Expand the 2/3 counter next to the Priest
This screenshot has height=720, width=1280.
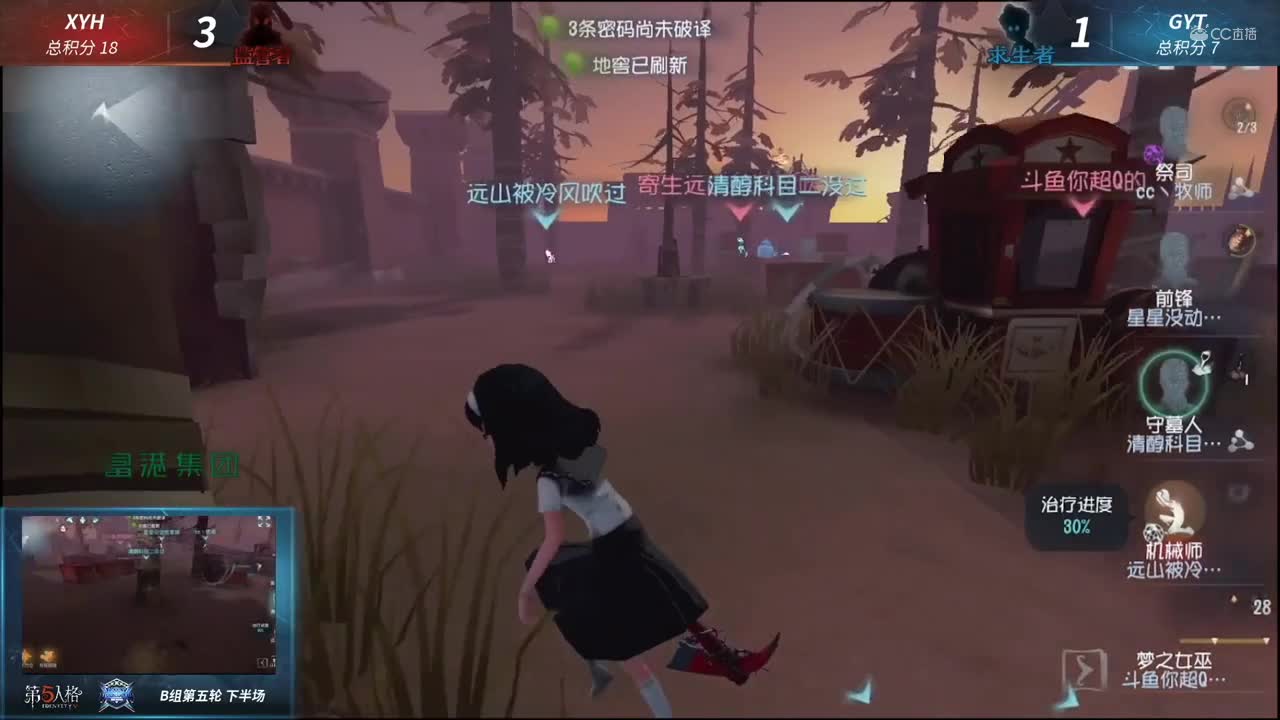(x=1247, y=126)
